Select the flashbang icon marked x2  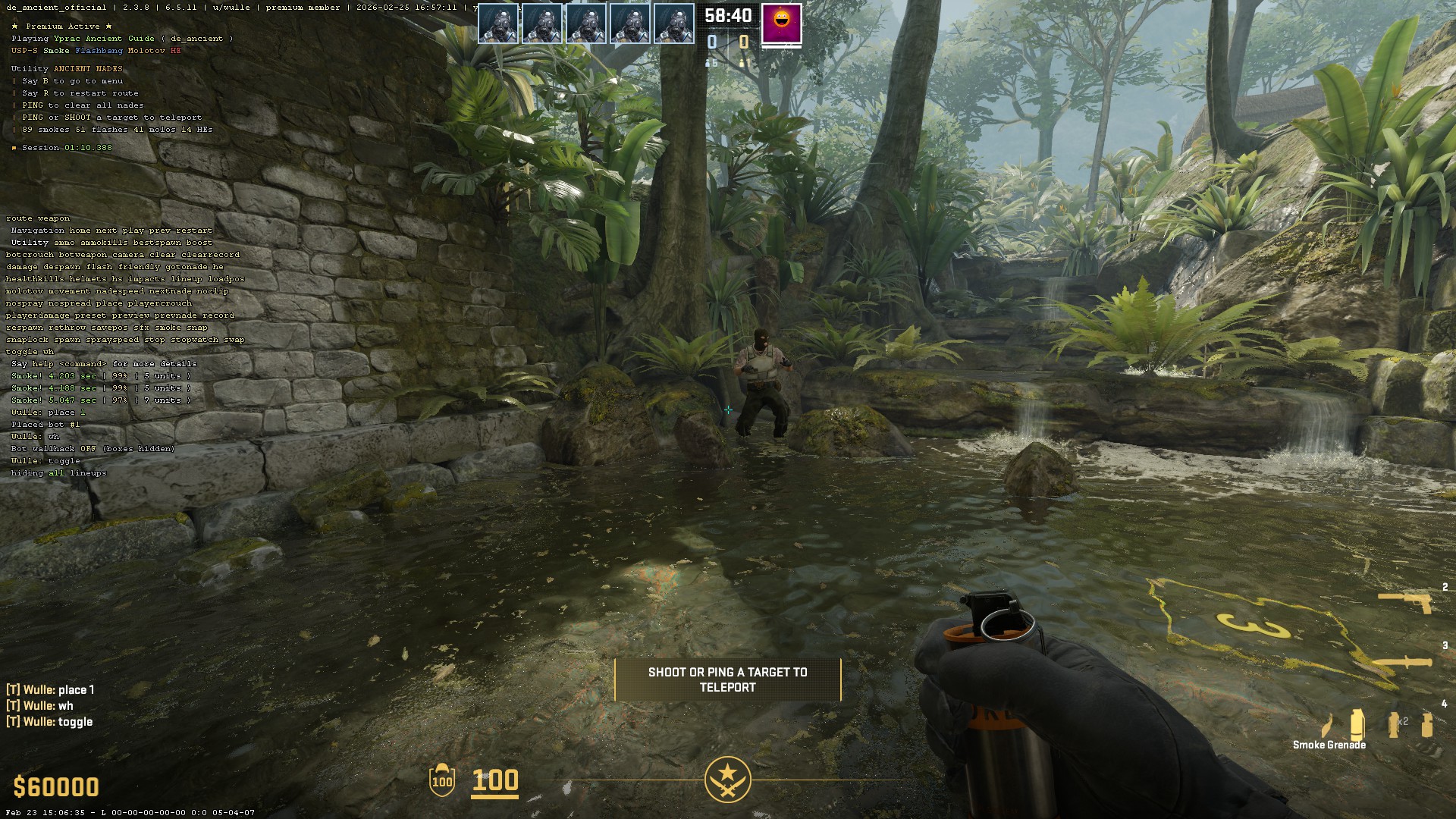[x=1395, y=723]
